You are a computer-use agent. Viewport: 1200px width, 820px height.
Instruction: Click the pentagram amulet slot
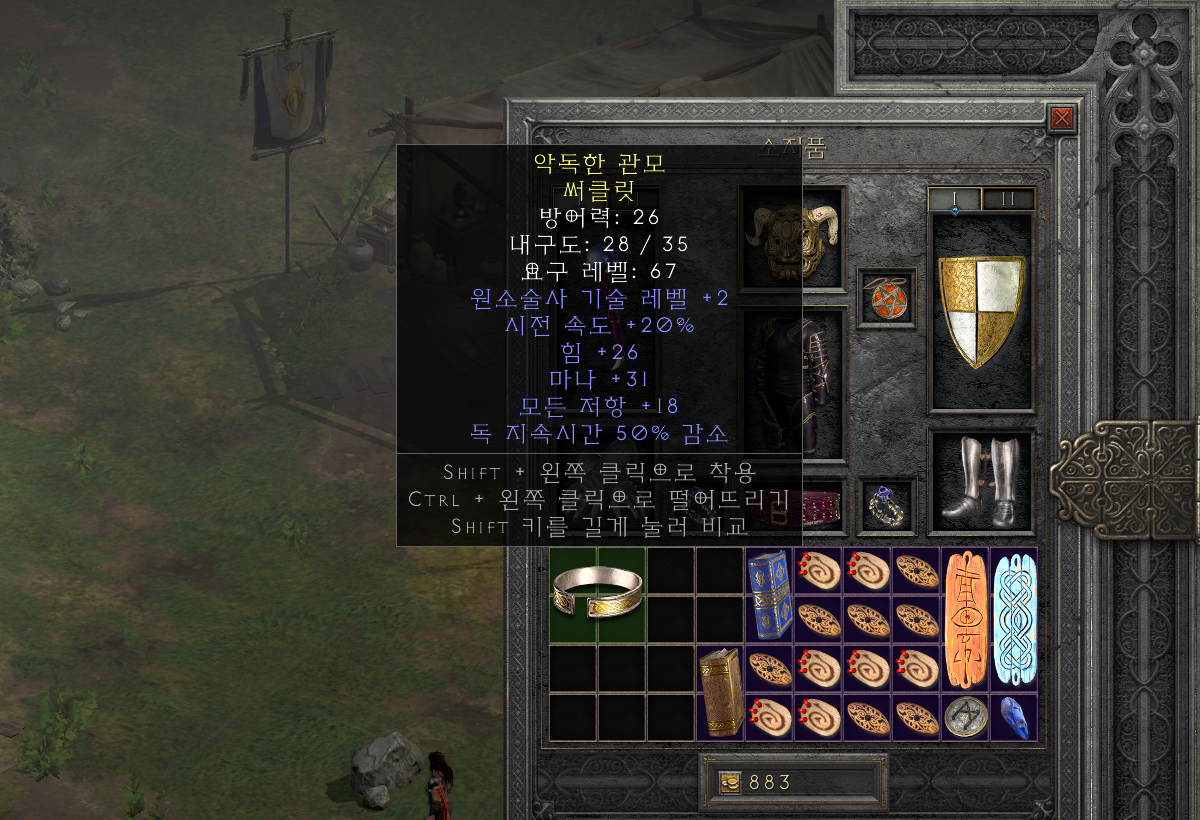point(886,297)
